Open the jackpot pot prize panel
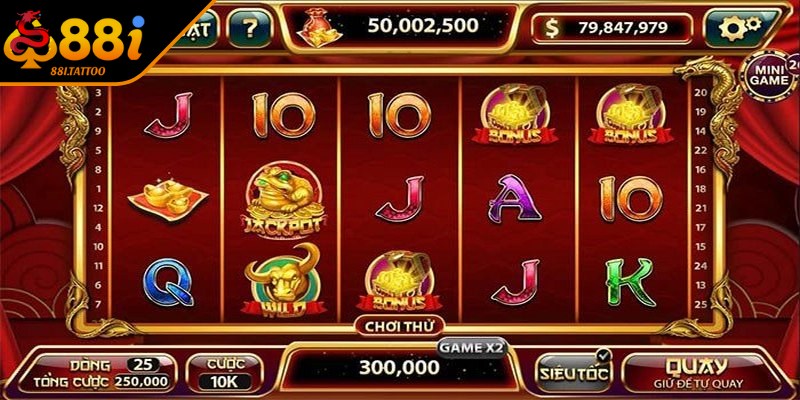Viewport: 800px width, 400px height. coord(400,25)
